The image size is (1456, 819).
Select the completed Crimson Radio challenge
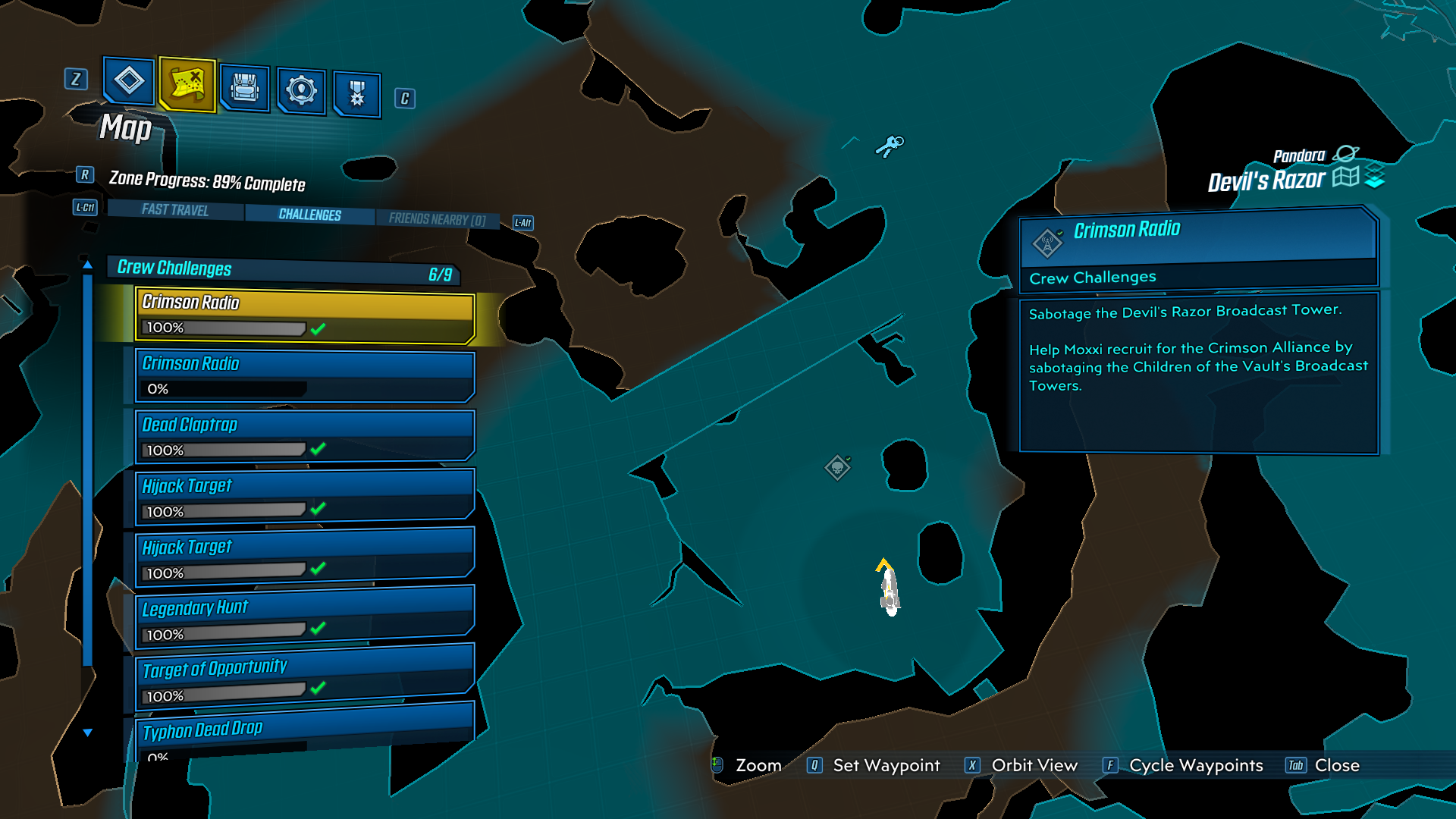pos(305,315)
